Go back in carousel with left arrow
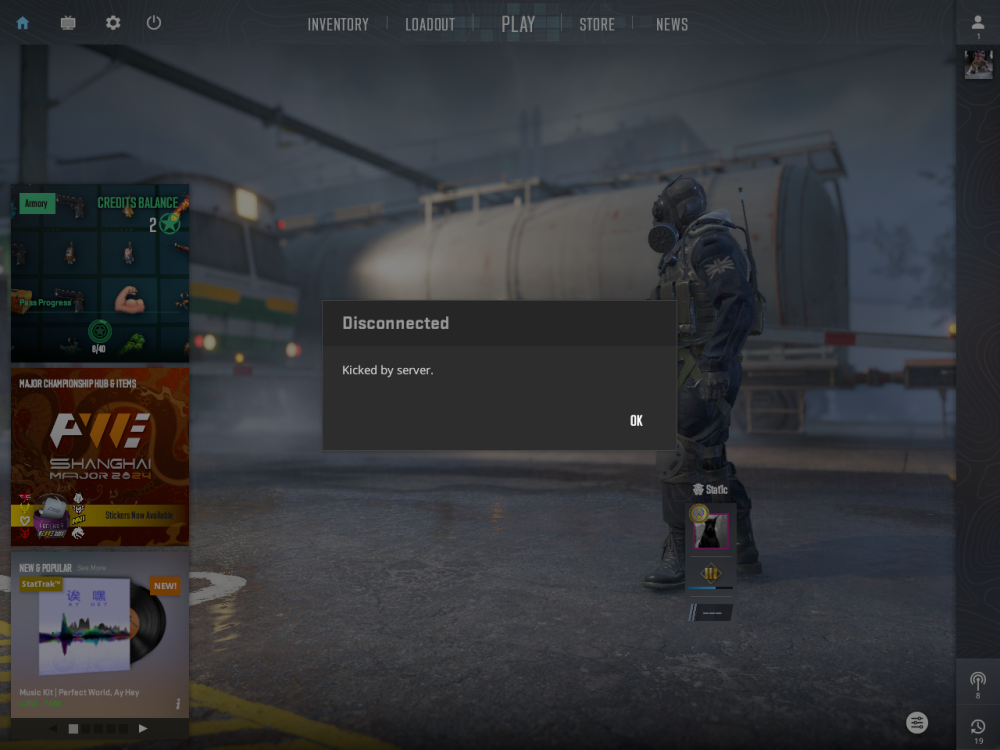This screenshot has height=750, width=1000. pyautogui.click(x=54, y=729)
